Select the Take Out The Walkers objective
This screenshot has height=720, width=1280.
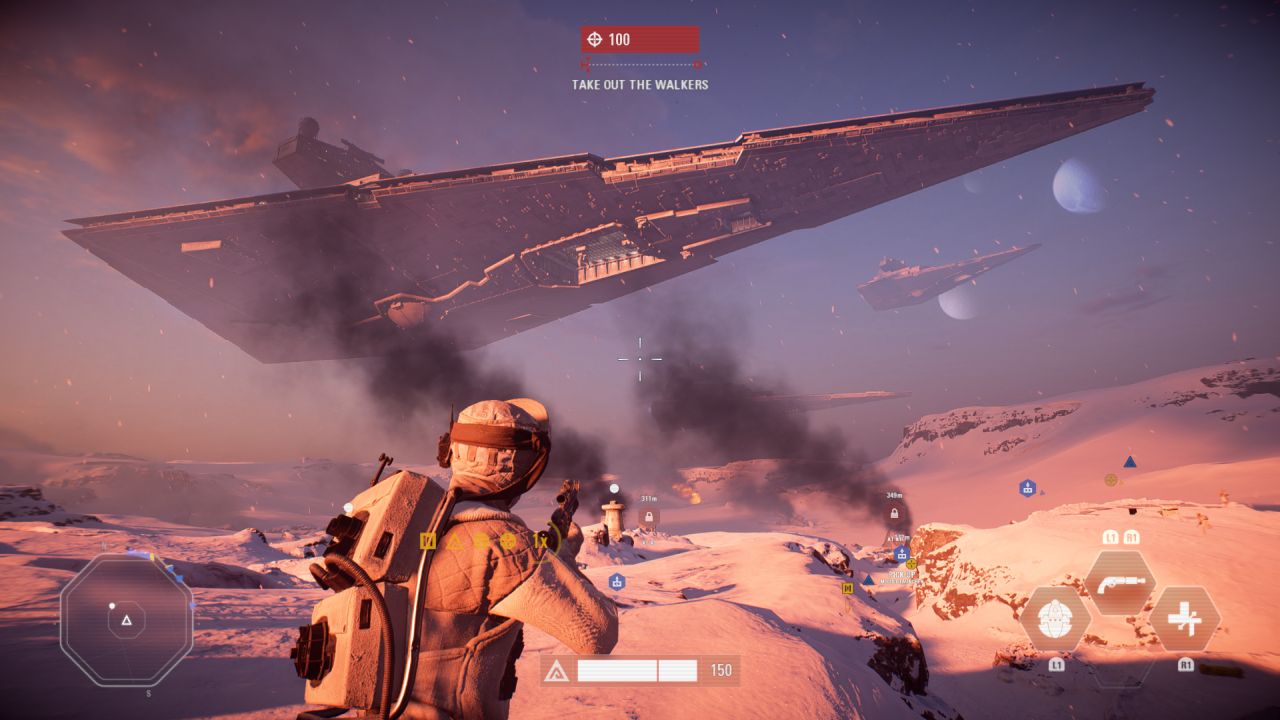click(640, 85)
